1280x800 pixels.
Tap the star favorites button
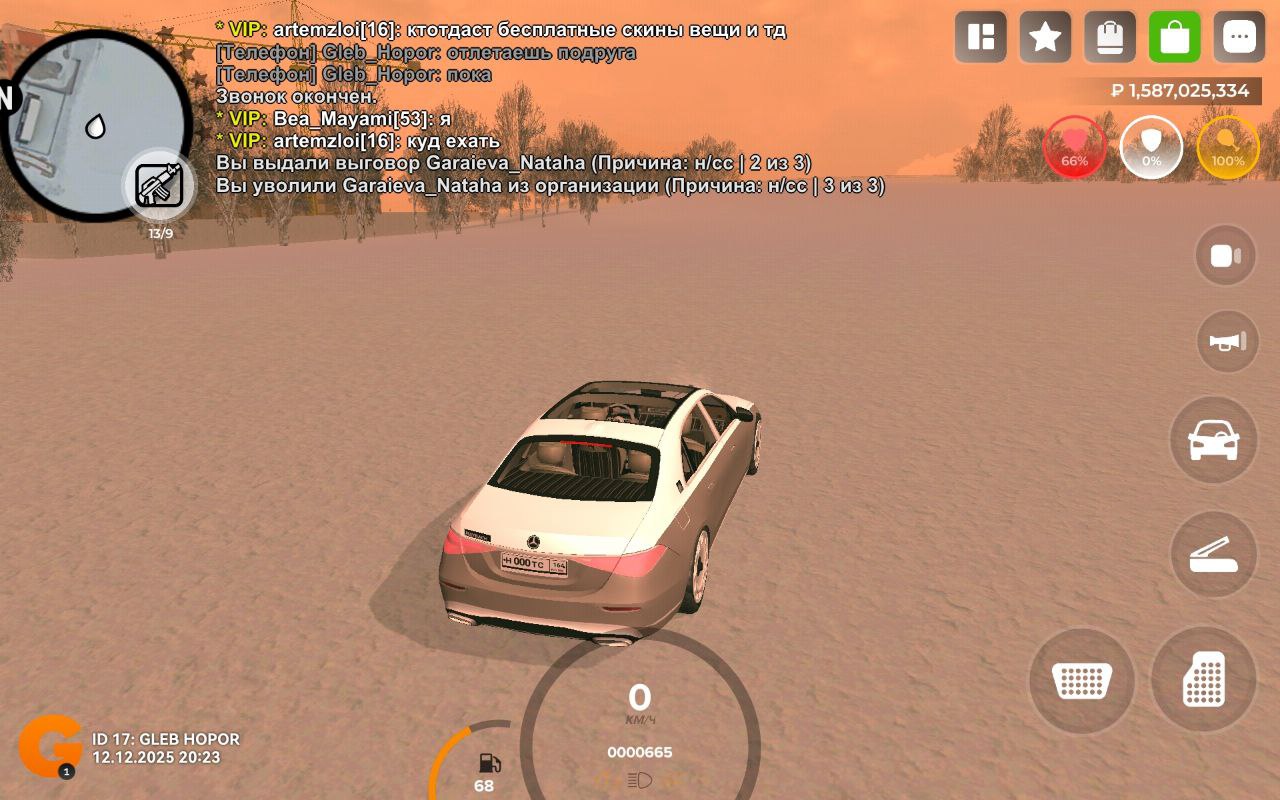tap(1045, 38)
